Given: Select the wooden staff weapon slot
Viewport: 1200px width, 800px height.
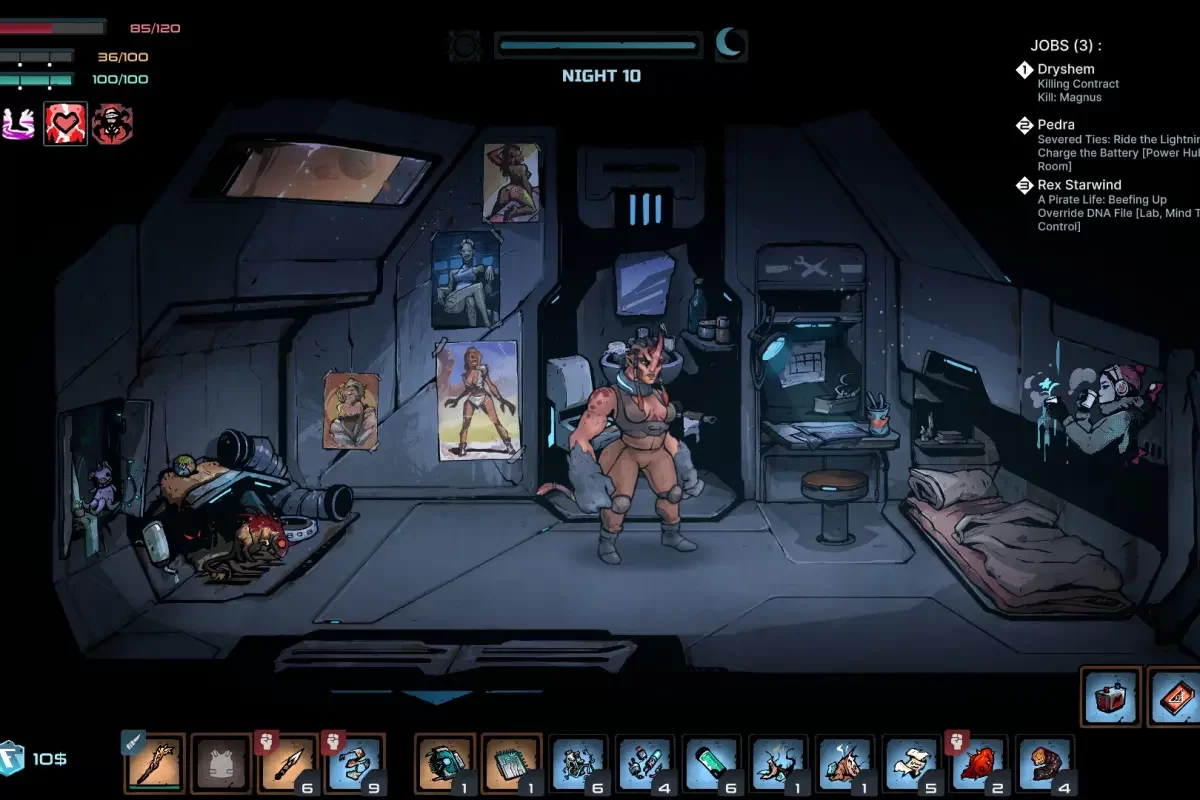Looking at the screenshot, I should tap(155, 765).
